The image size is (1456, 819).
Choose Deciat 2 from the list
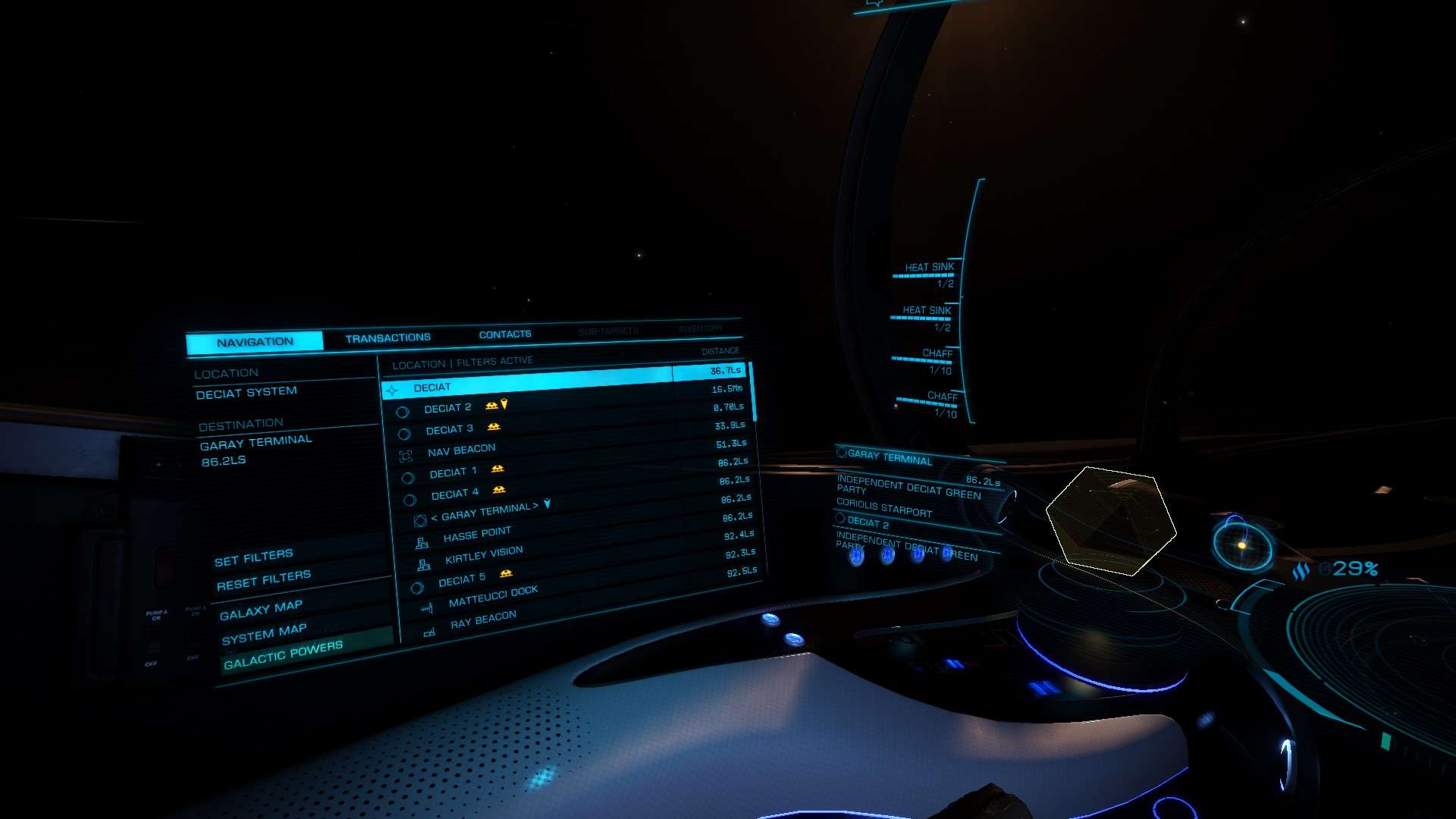[x=447, y=408]
